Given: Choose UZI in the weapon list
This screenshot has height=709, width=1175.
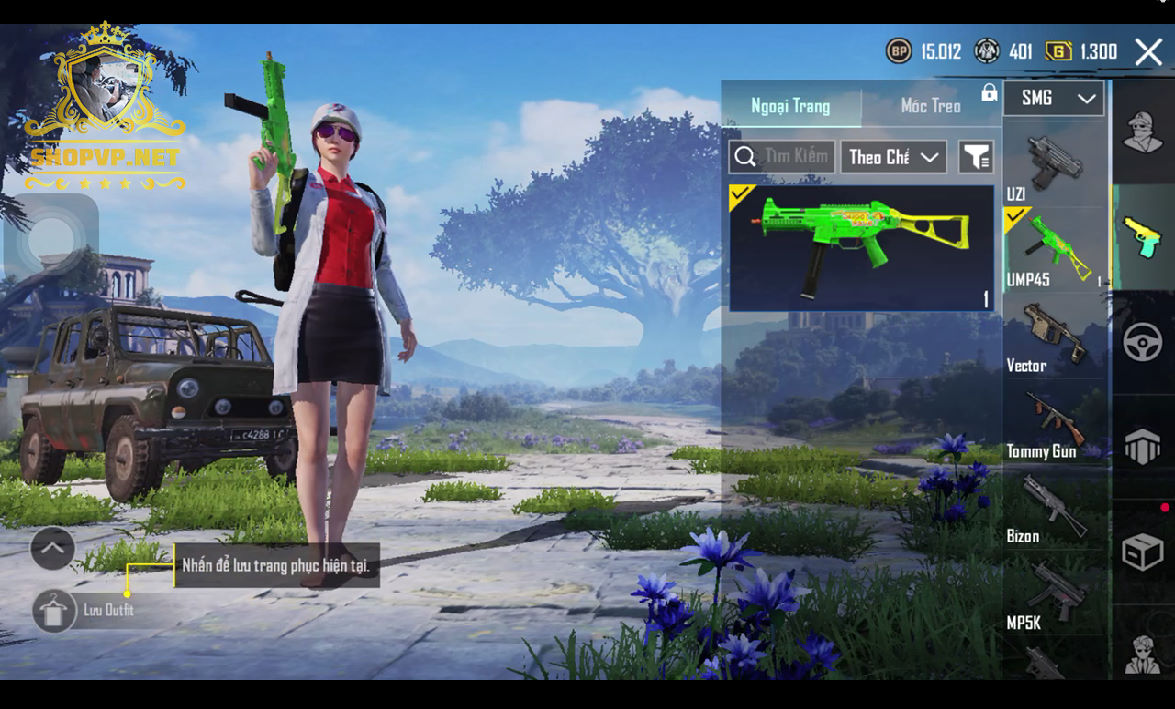Looking at the screenshot, I should [1054, 166].
